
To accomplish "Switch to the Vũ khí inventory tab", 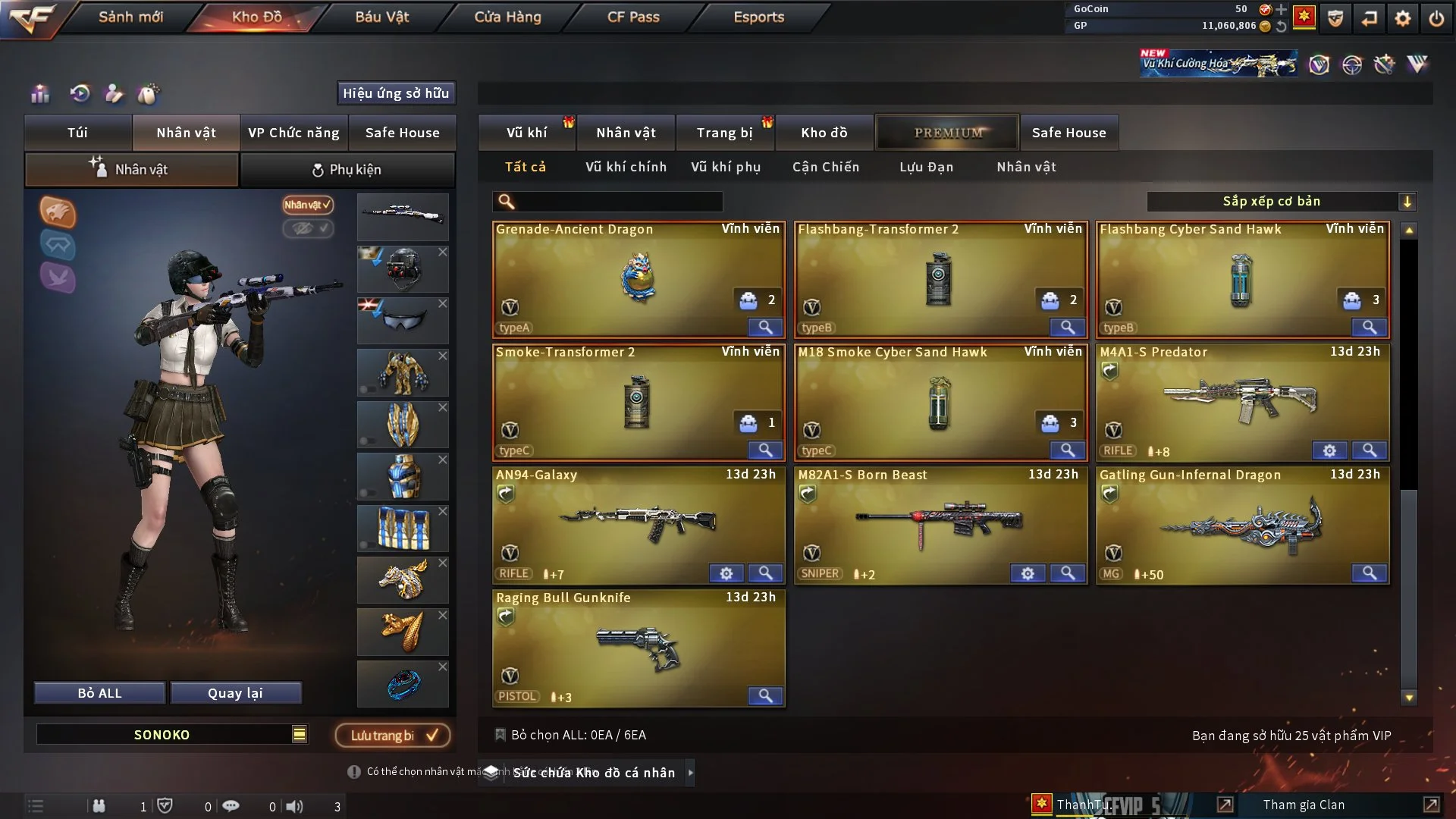I will (x=526, y=133).
